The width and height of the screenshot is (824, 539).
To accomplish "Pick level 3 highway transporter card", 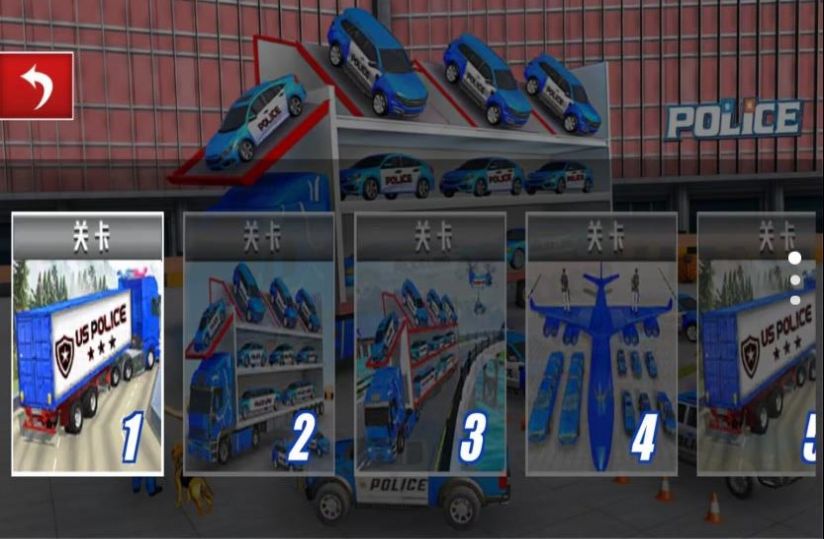I will [x=430, y=344].
